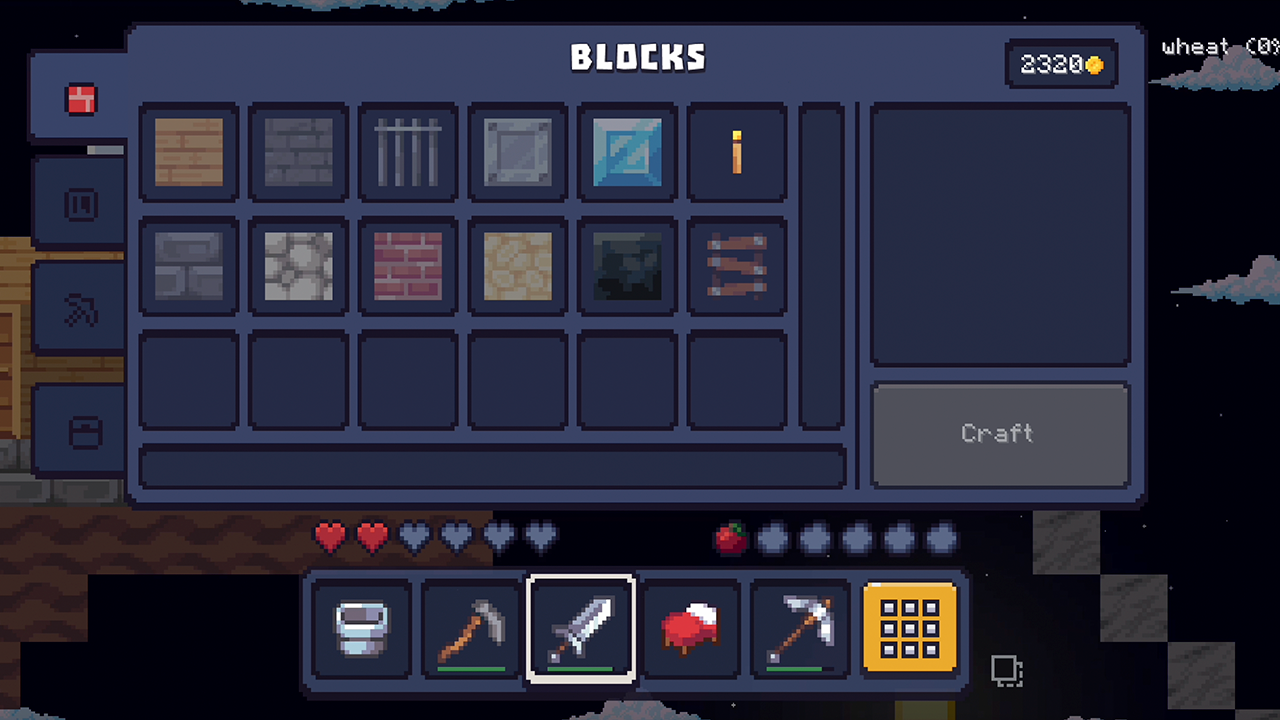Select the bucket in the hotbar

[x=361, y=628]
